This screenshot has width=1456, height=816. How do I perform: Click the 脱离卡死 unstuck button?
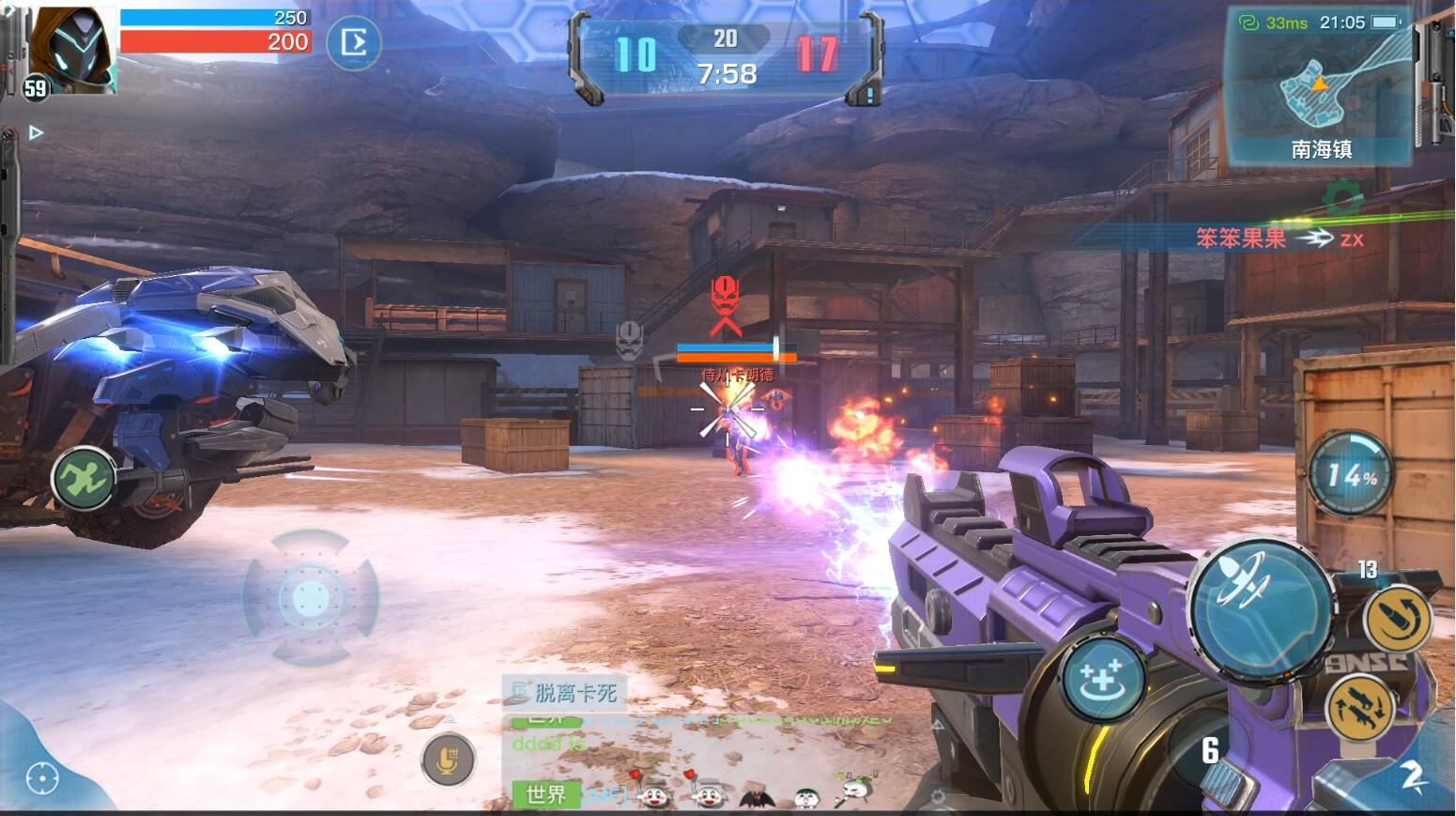click(x=565, y=693)
